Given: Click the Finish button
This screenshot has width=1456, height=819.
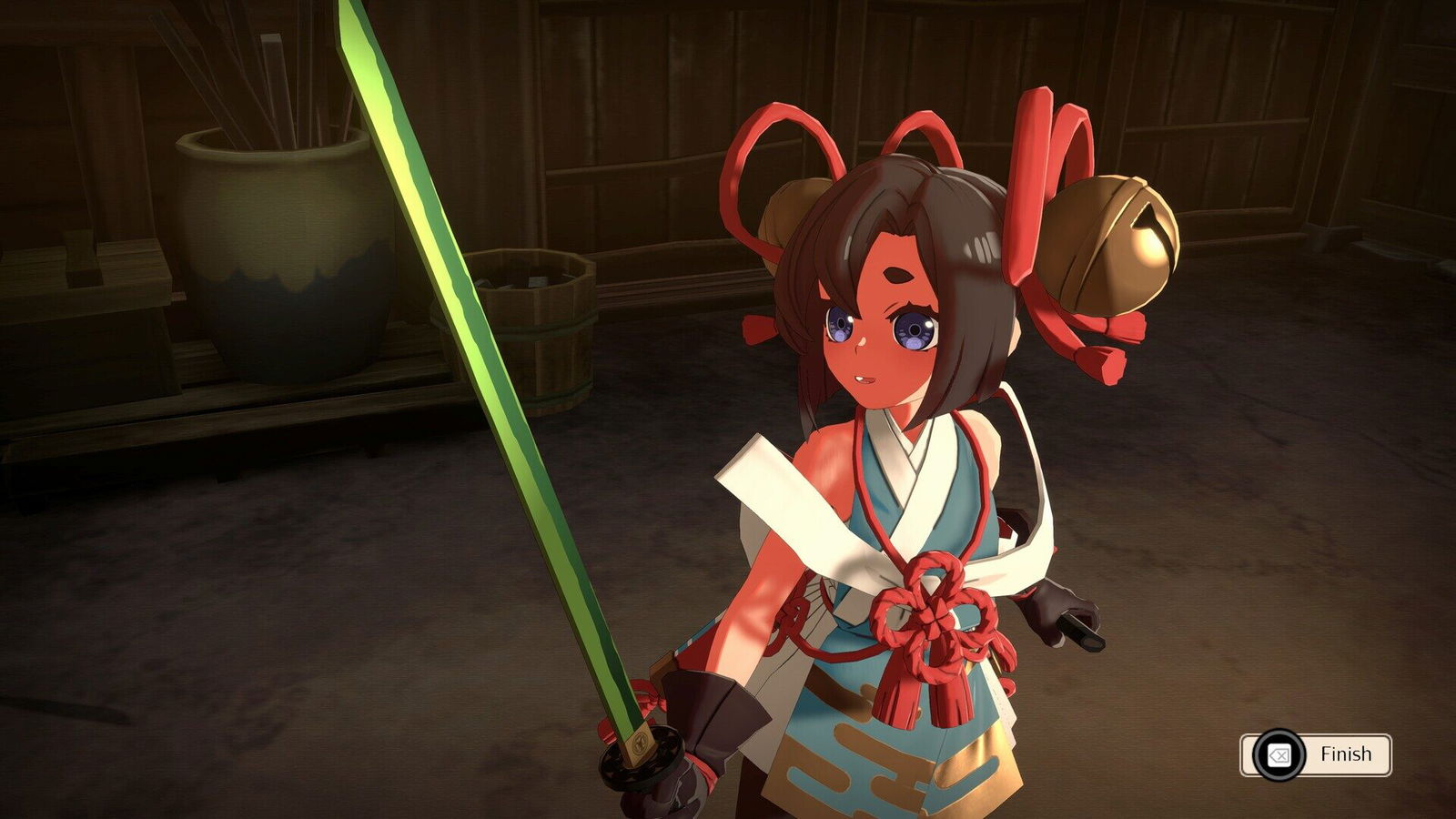Looking at the screenshot, I should click(x=1316, y=754).
